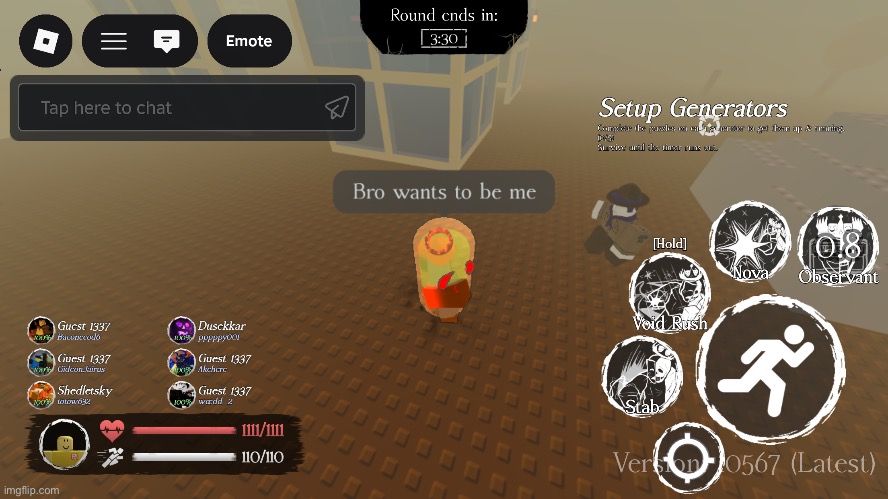The height and width of the screenshot is (499, 888).
Task: Trigger the Void Rush ability
Action: [x=669, y=293]
